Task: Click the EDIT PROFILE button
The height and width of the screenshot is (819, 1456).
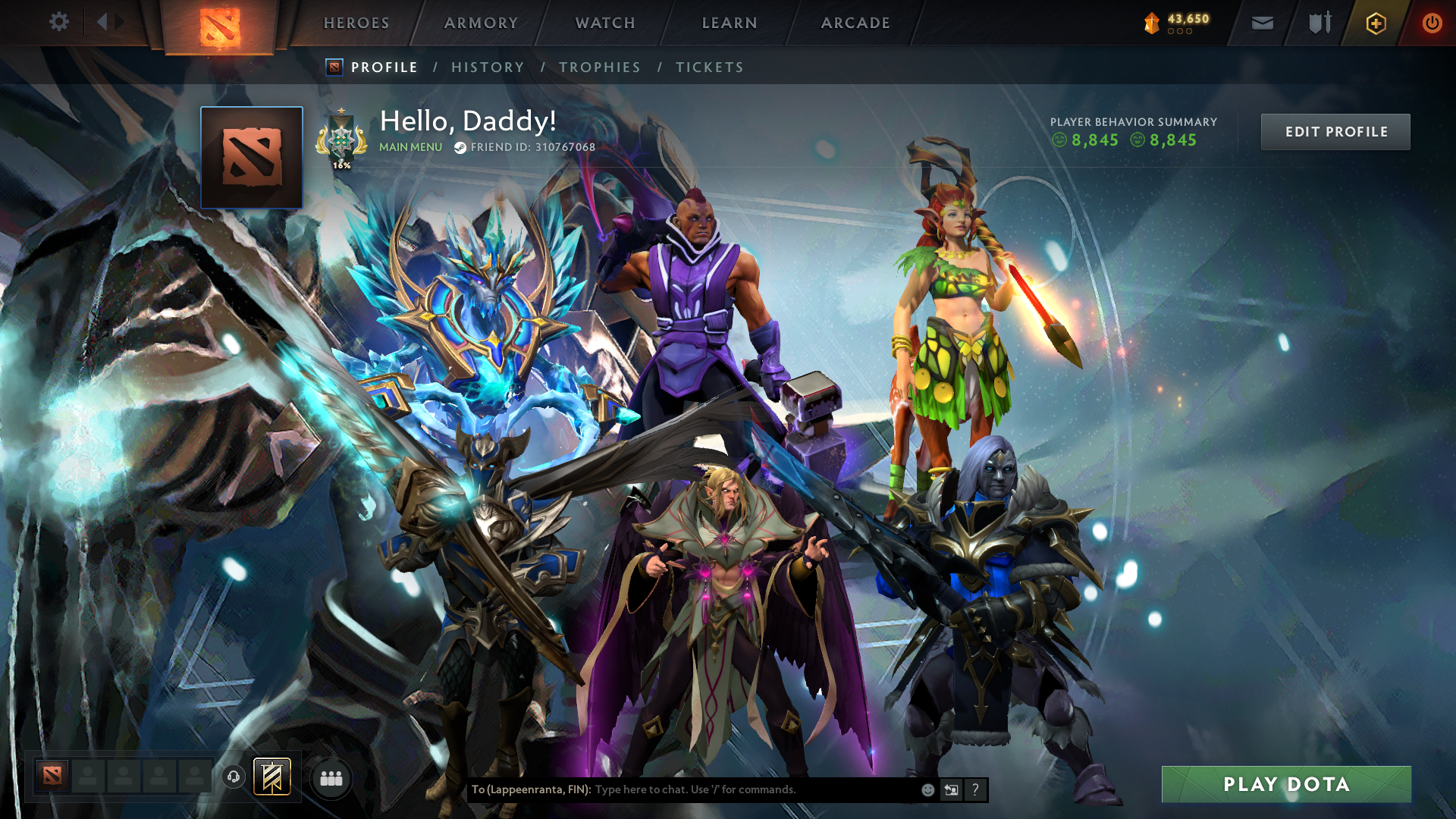Action: tap(1335, 131)
